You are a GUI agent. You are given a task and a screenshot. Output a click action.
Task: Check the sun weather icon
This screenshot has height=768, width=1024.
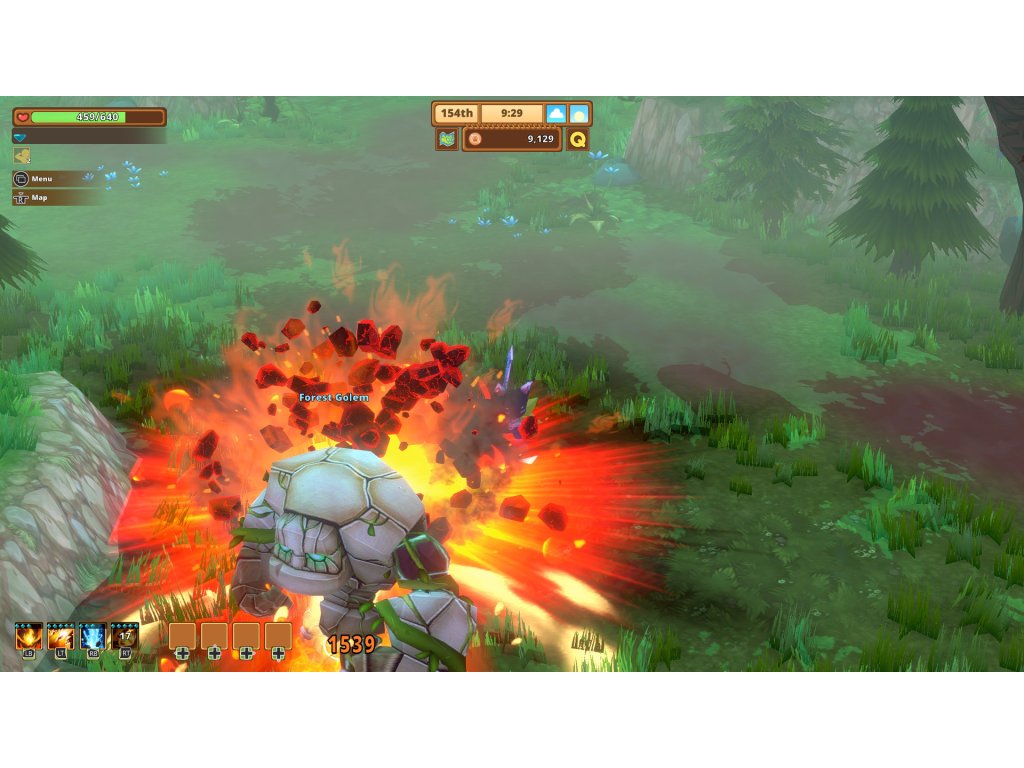click(579, 114)
